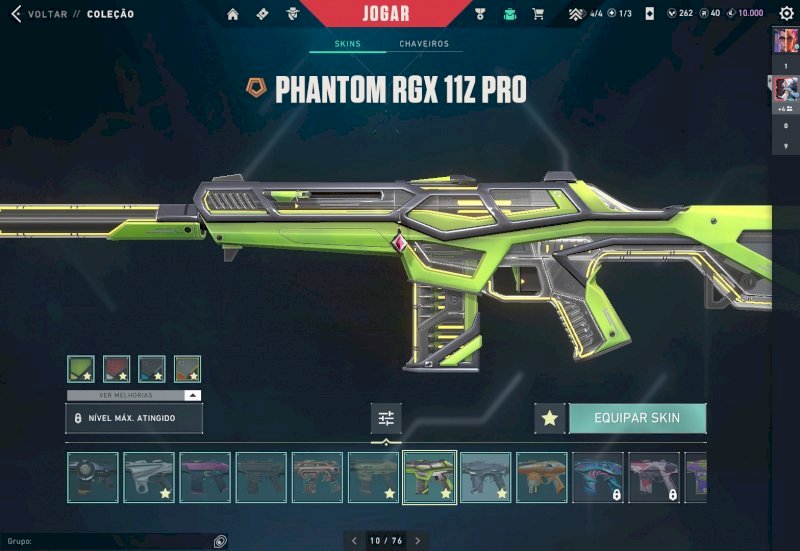Switch to the Chaveiros tab
This screenshot has height=551, width=800.
pyautogui.click(x=424, y=44)
